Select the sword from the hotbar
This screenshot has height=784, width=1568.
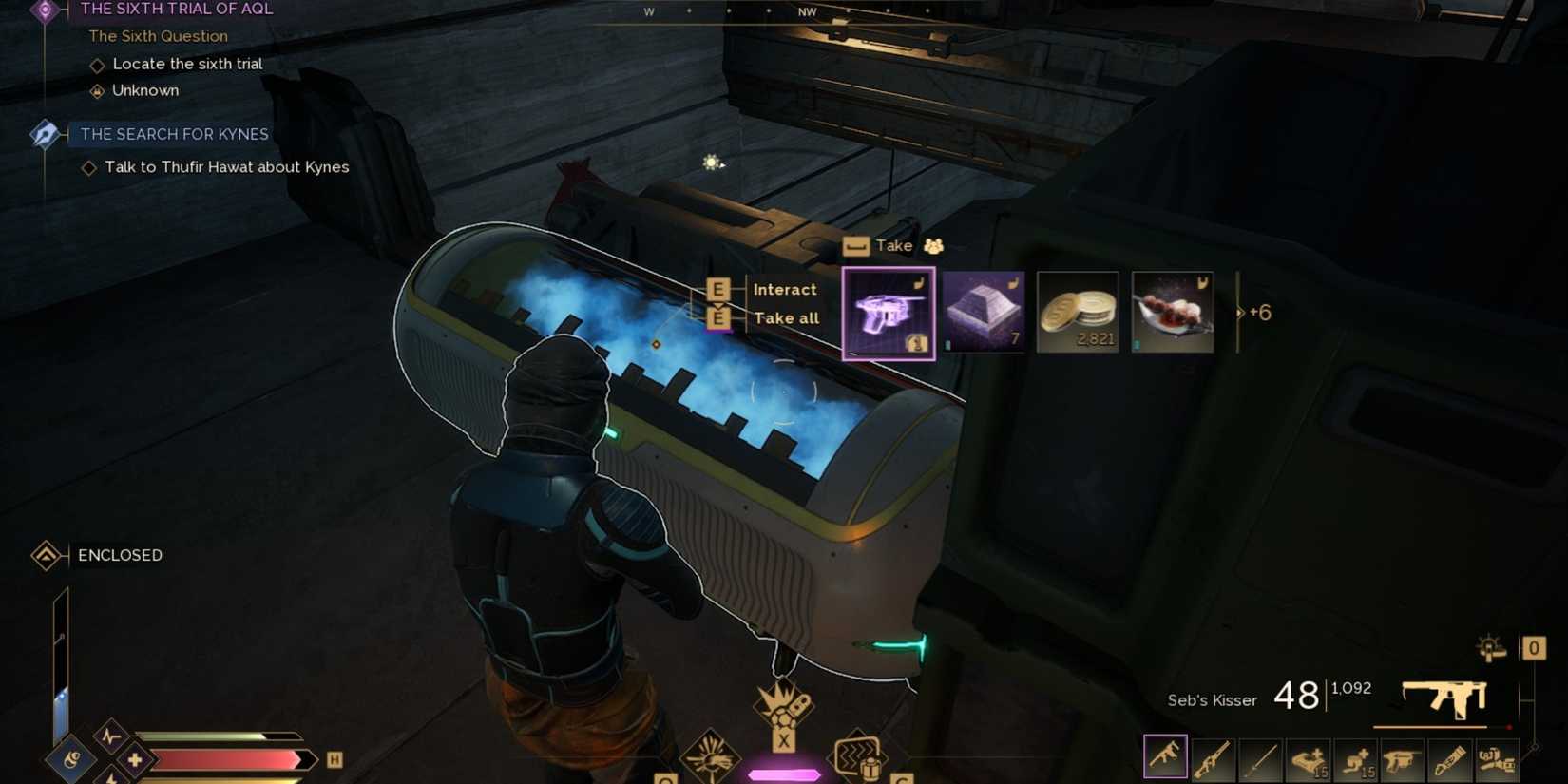(x=1259, y=755)
